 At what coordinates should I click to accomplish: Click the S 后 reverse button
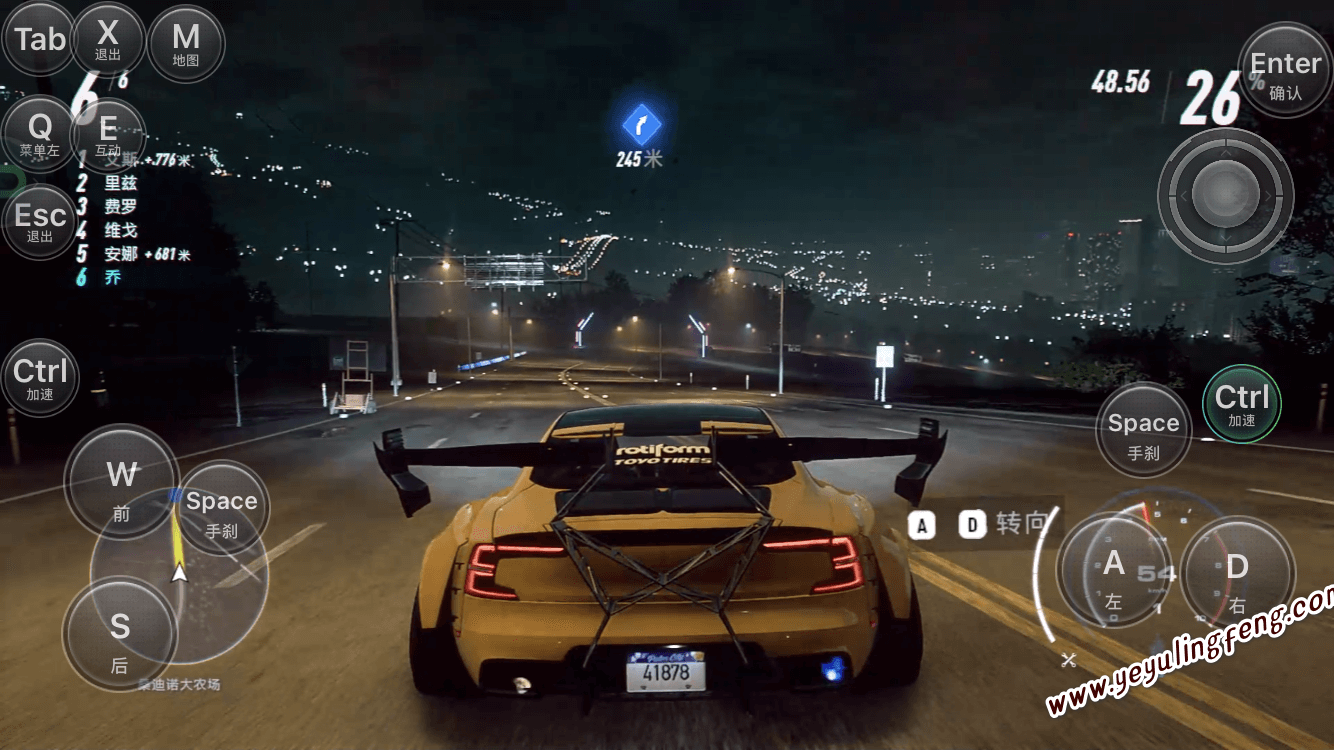coord(120,634)
